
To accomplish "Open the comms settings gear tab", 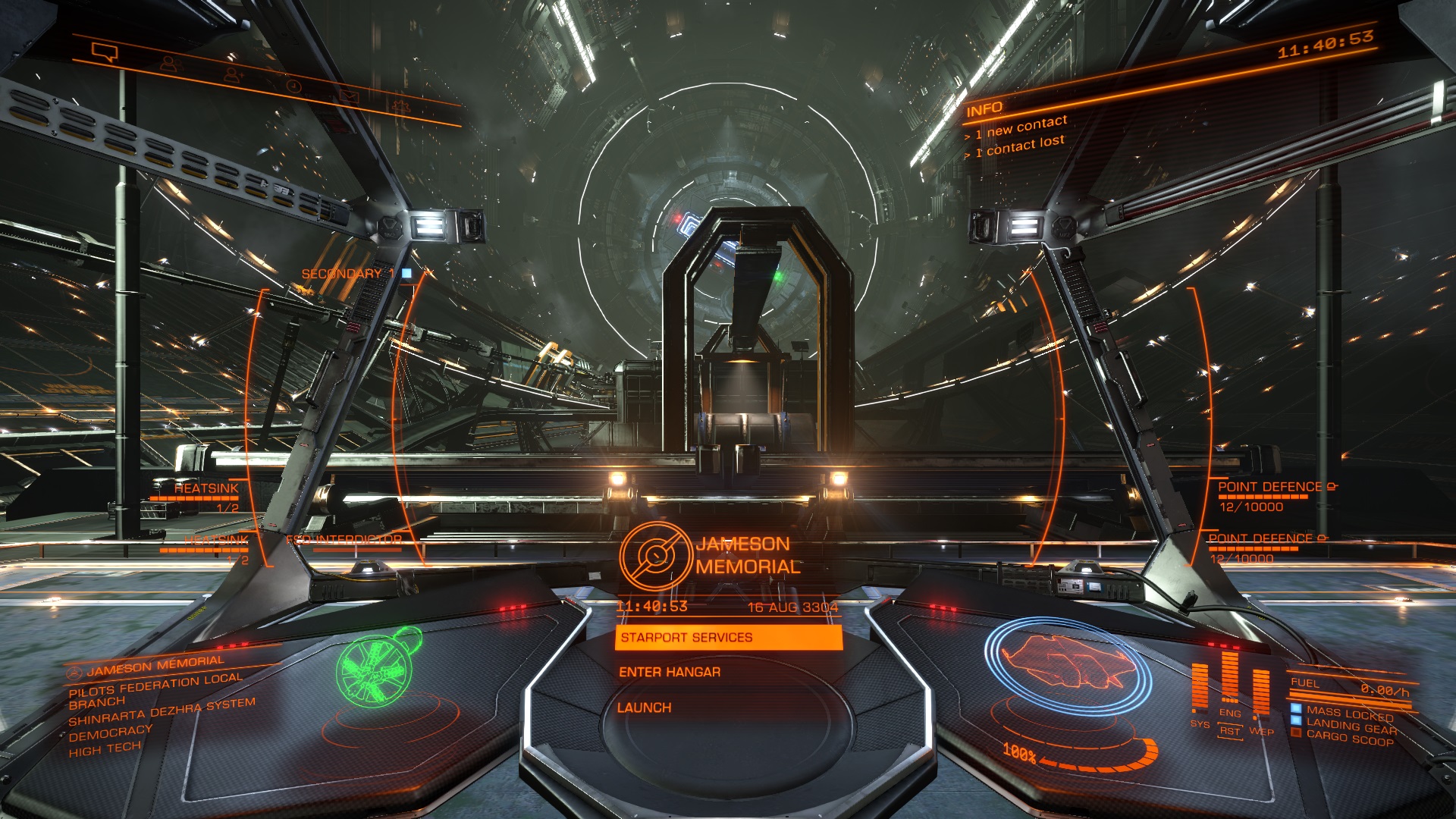I will (x=401, y=107).
